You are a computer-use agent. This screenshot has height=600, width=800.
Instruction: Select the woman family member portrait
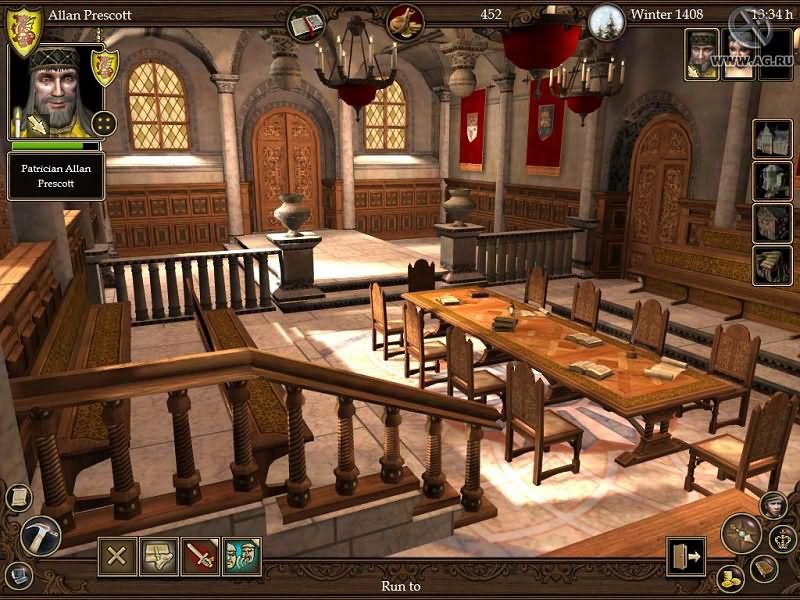[739, 54]
